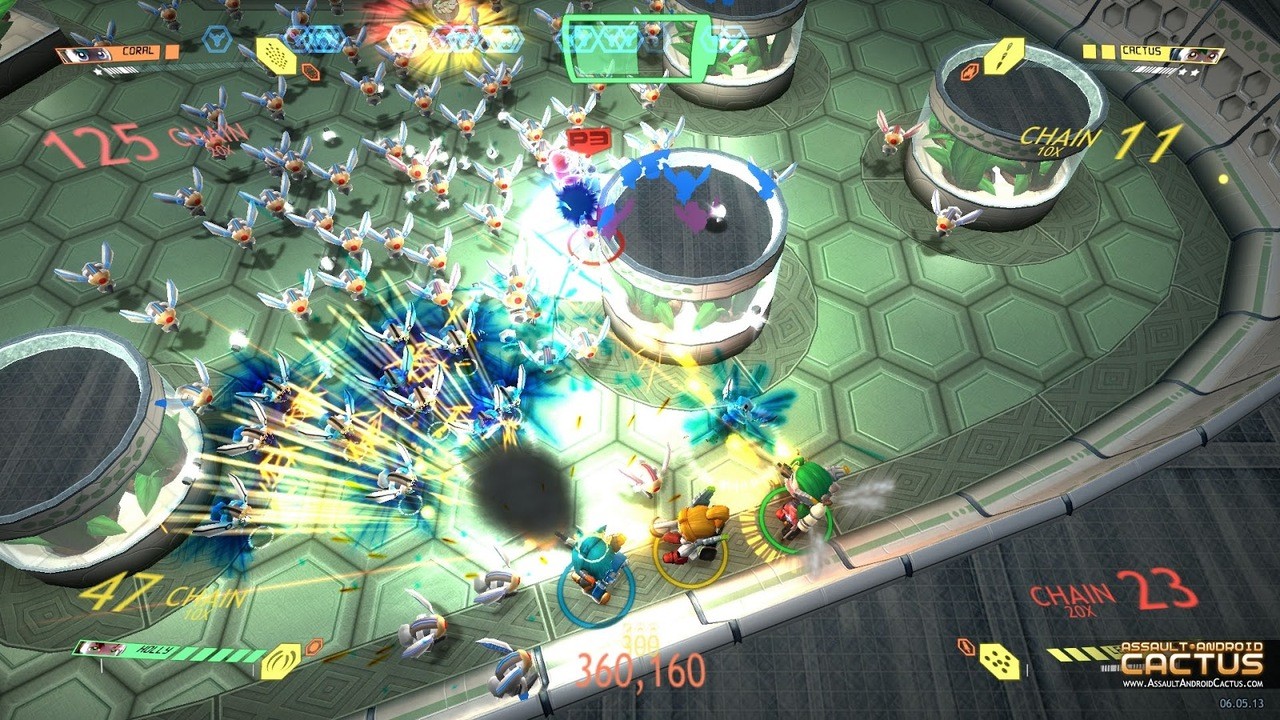Viewport: 1280px width, 720px height.
Task: Click the orange hexagon emblem near the dice icon
Action: tap(965, 646)
